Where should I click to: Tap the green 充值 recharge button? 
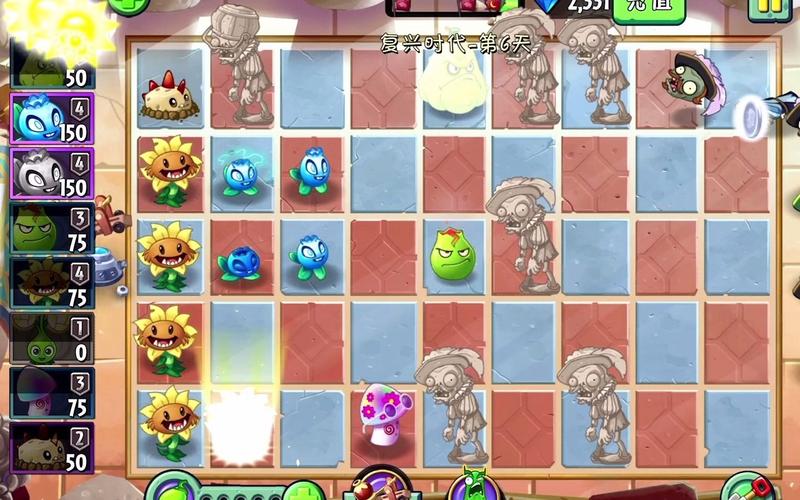click(648, 6)
